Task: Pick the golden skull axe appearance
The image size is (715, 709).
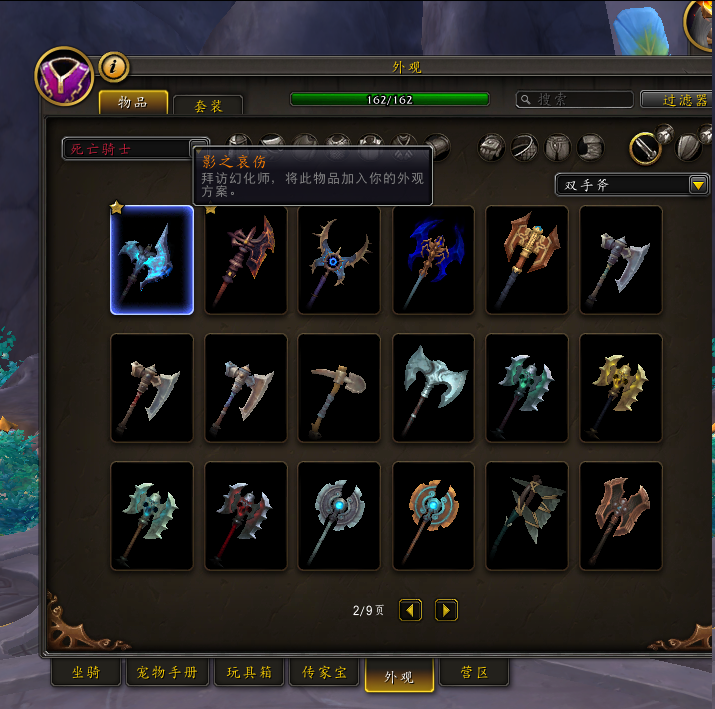Action: coord(621,388)
